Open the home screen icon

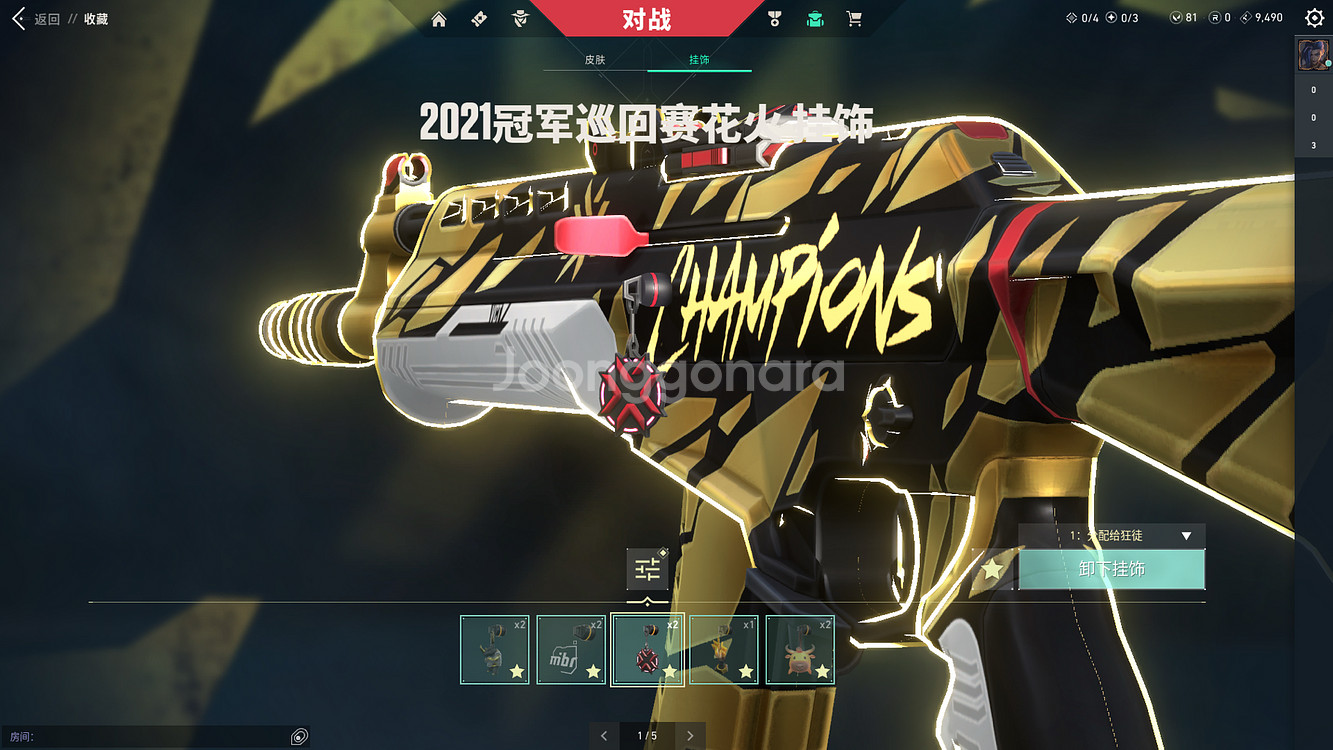(439, 19)
